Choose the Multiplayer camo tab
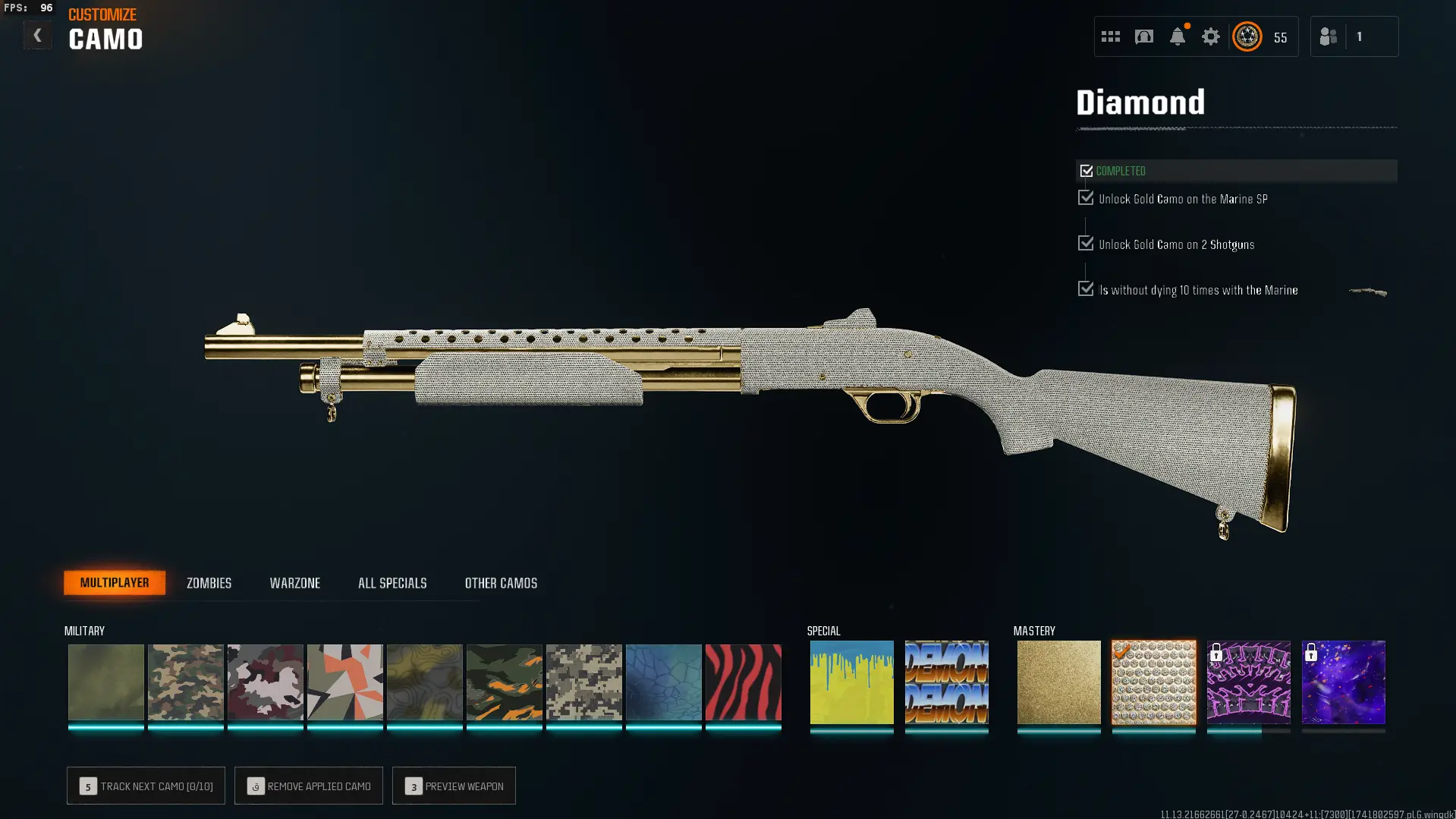This screenshot has width=1456, height=819. [115, 583]
